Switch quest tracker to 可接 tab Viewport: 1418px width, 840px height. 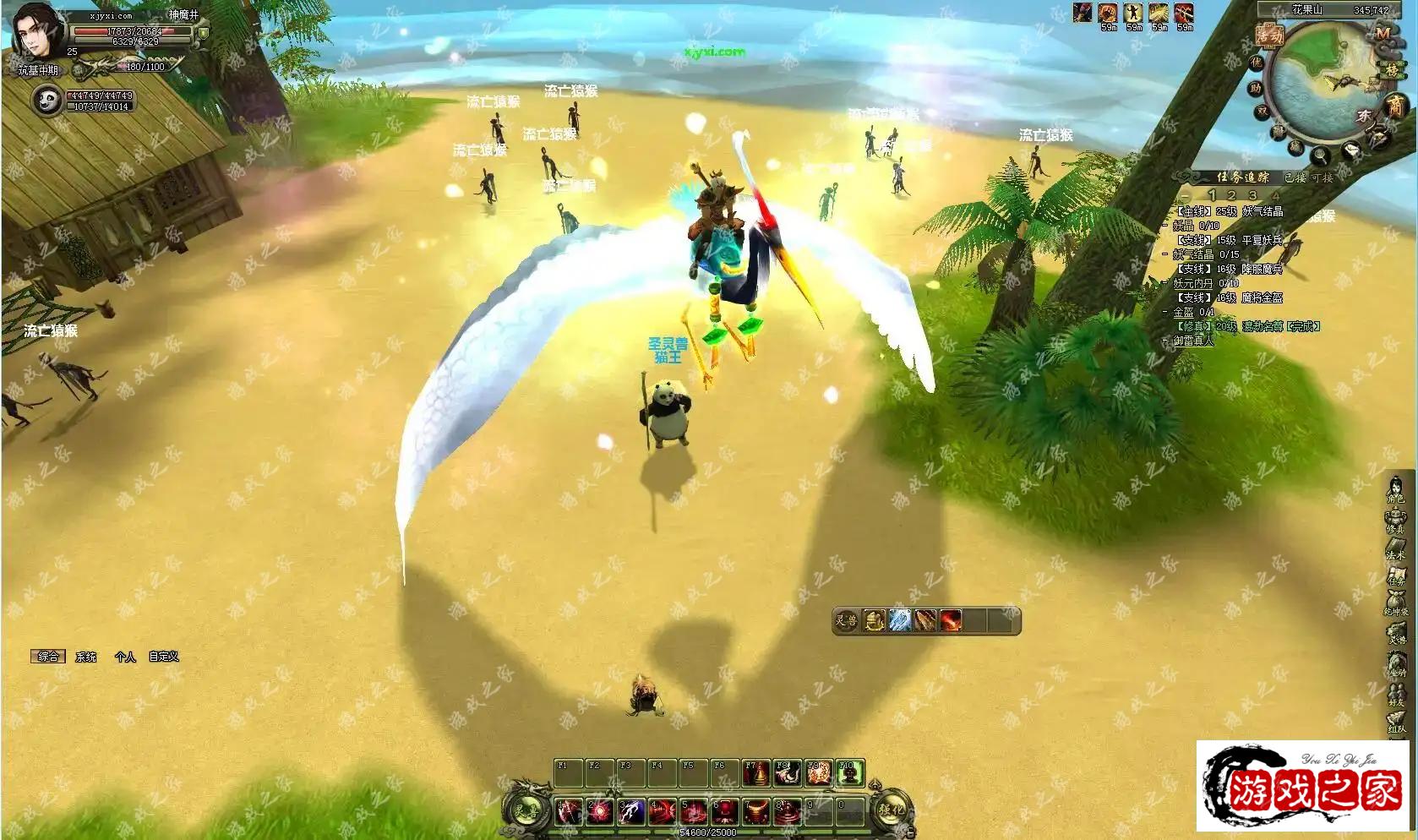tap(1320, 177)
